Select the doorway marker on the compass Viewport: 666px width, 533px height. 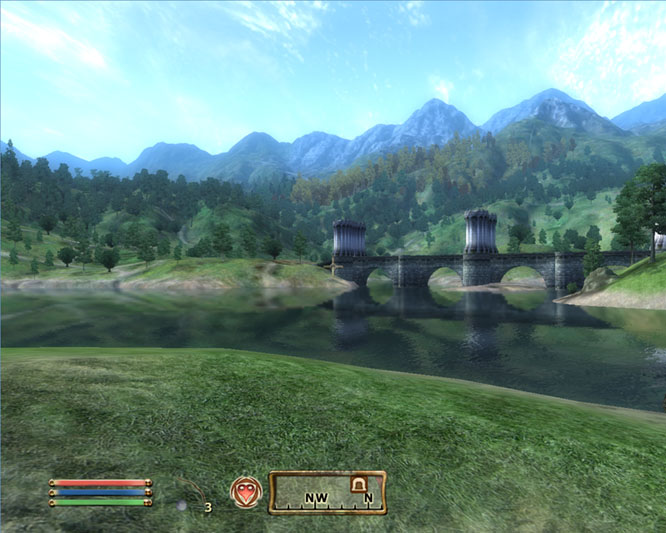(x=357, y=485)
